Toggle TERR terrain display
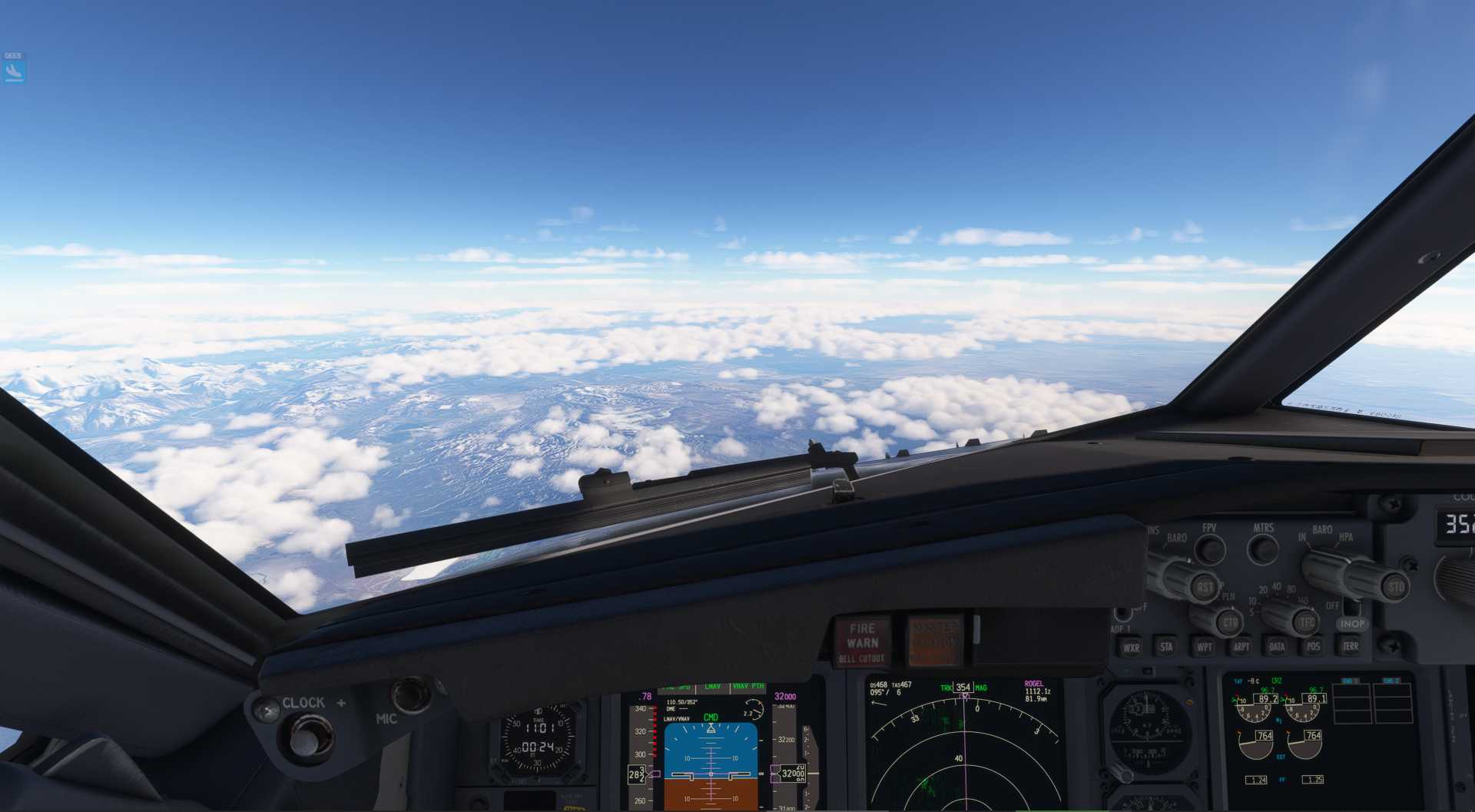The height and width of the screenshot is (812, 1475). tap(1350, 646)
